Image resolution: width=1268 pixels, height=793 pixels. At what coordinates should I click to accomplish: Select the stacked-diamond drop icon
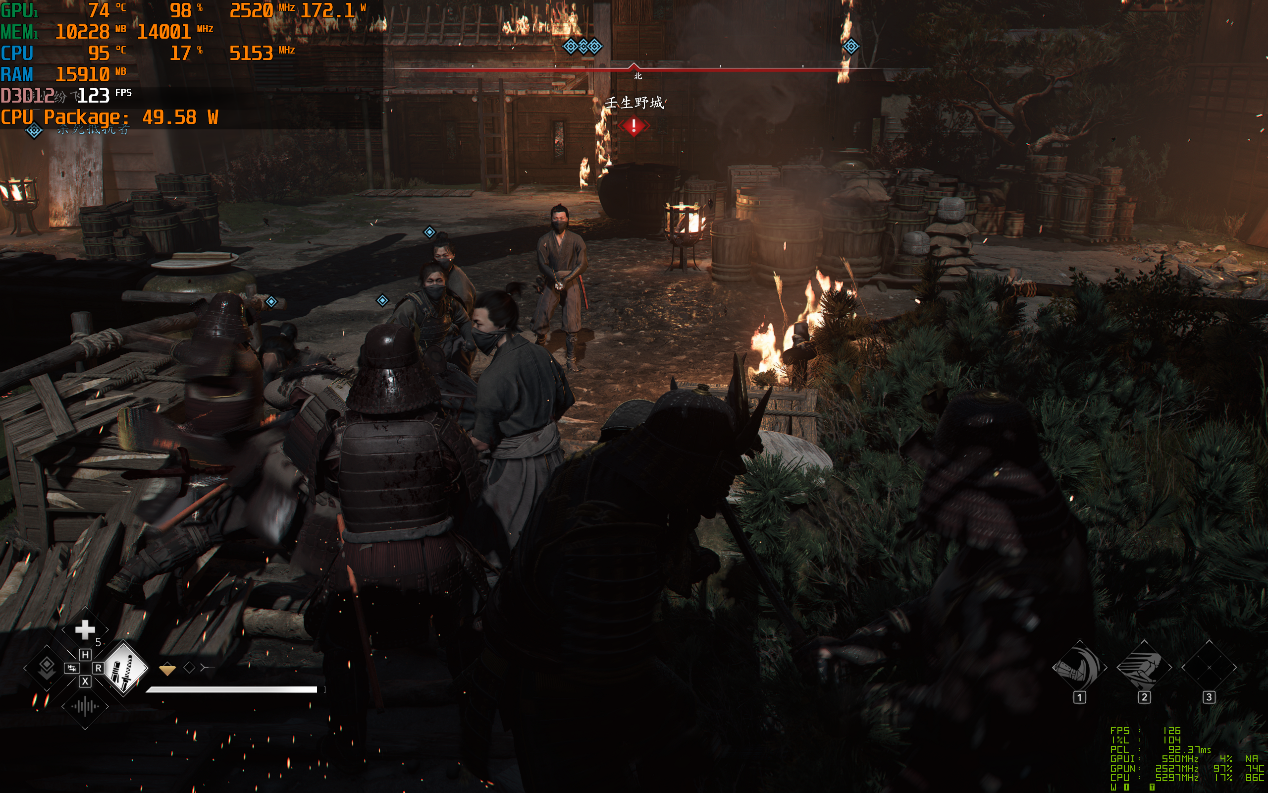pyautogui.click(x=45, y=667)
